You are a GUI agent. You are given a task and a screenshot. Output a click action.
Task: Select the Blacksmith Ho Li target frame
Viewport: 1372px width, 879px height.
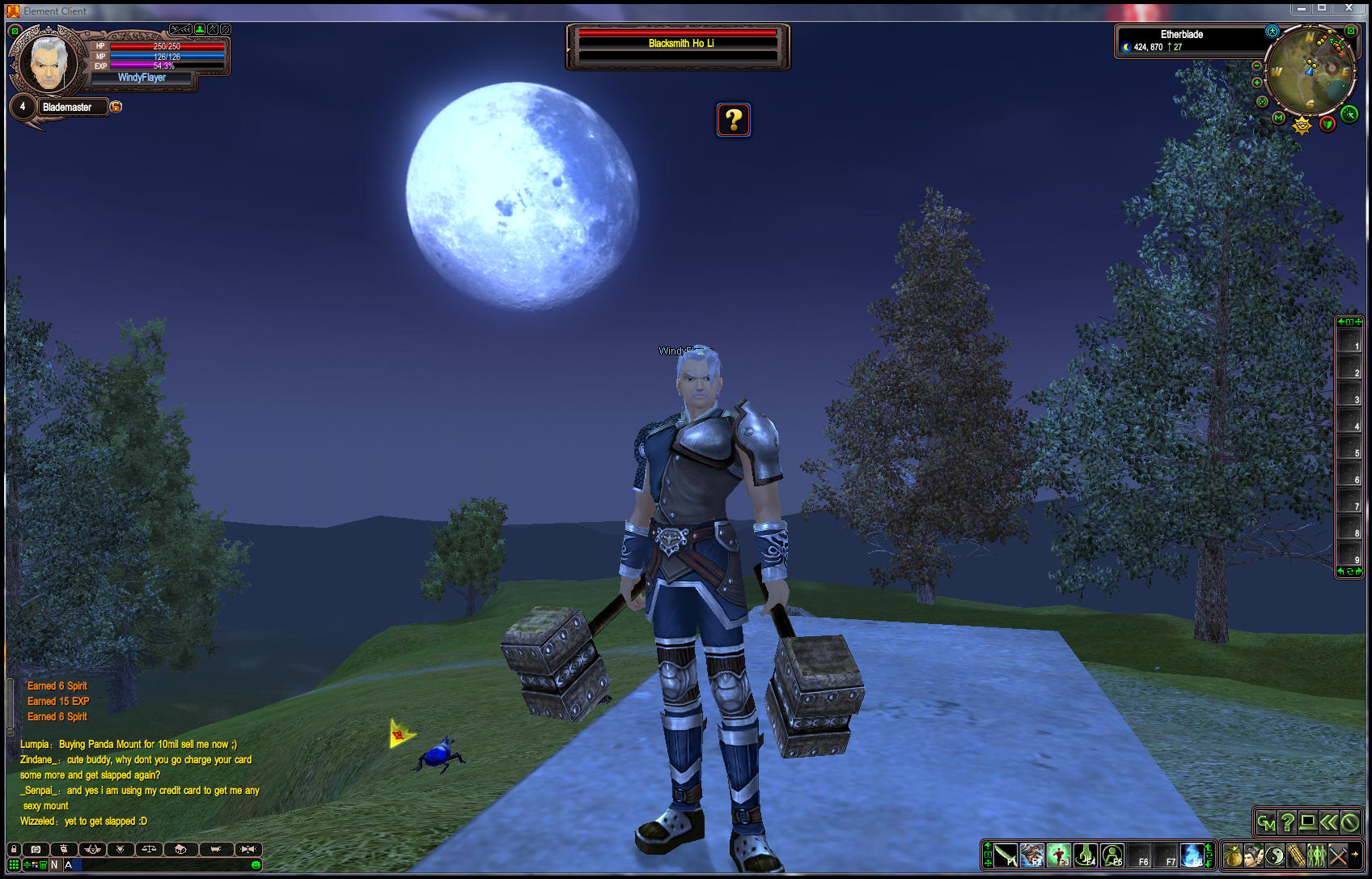[679, 45]
